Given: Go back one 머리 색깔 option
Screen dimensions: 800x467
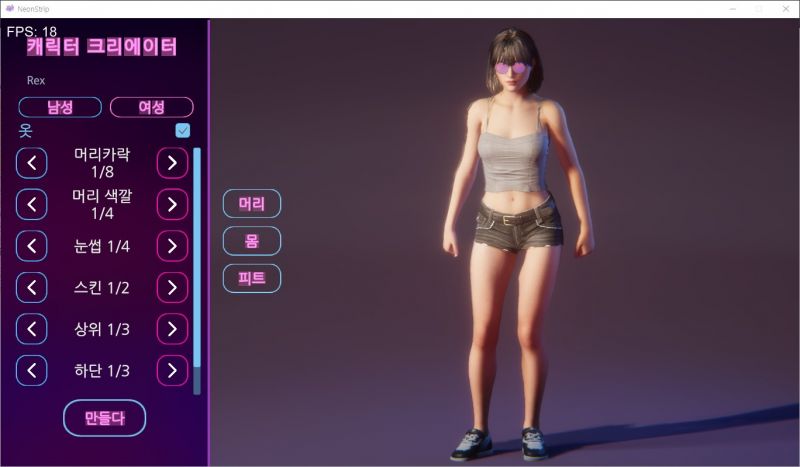Looking at the screenshot, I should [32, 204].
